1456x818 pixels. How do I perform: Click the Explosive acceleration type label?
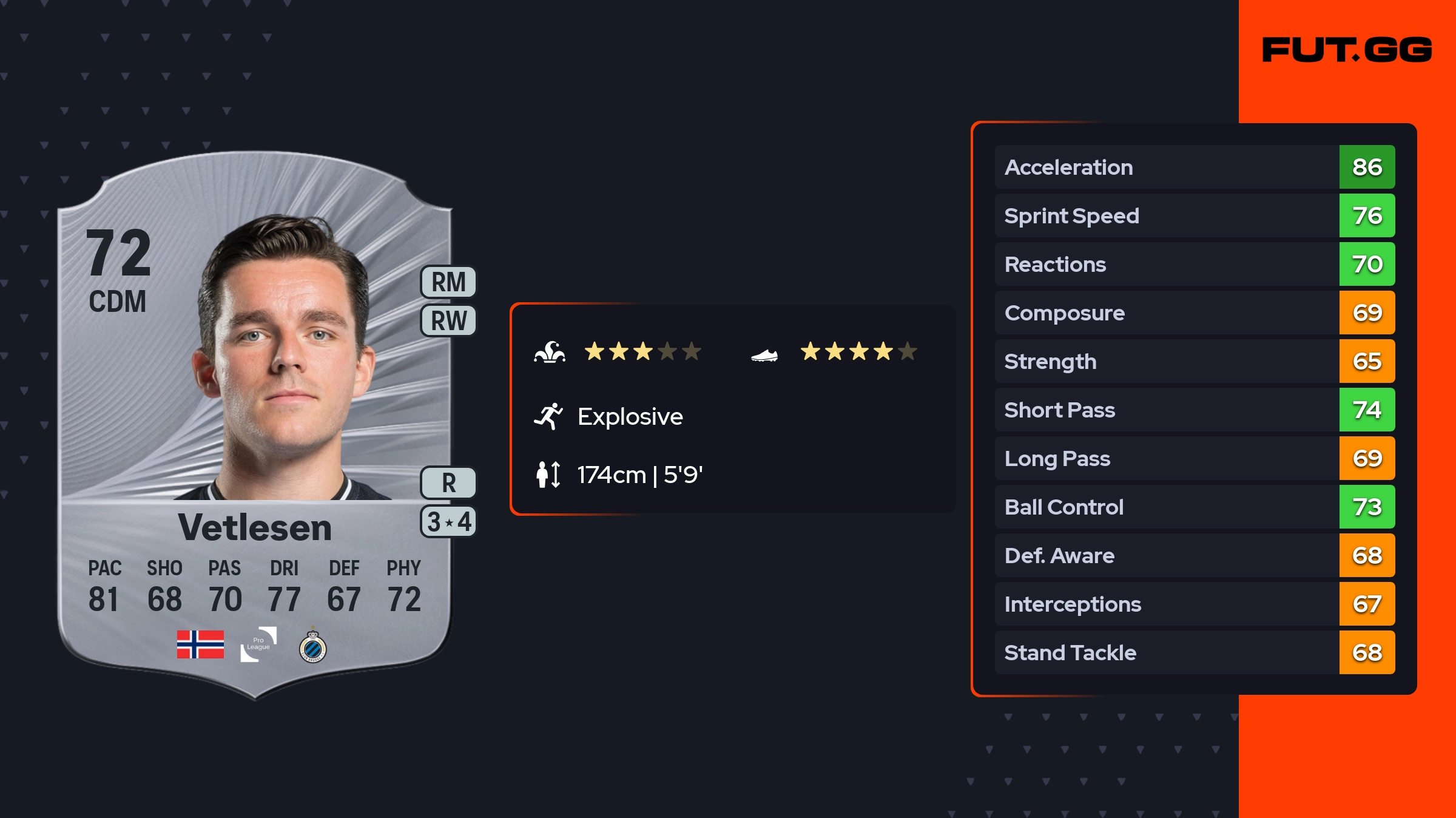pos(630,416)
